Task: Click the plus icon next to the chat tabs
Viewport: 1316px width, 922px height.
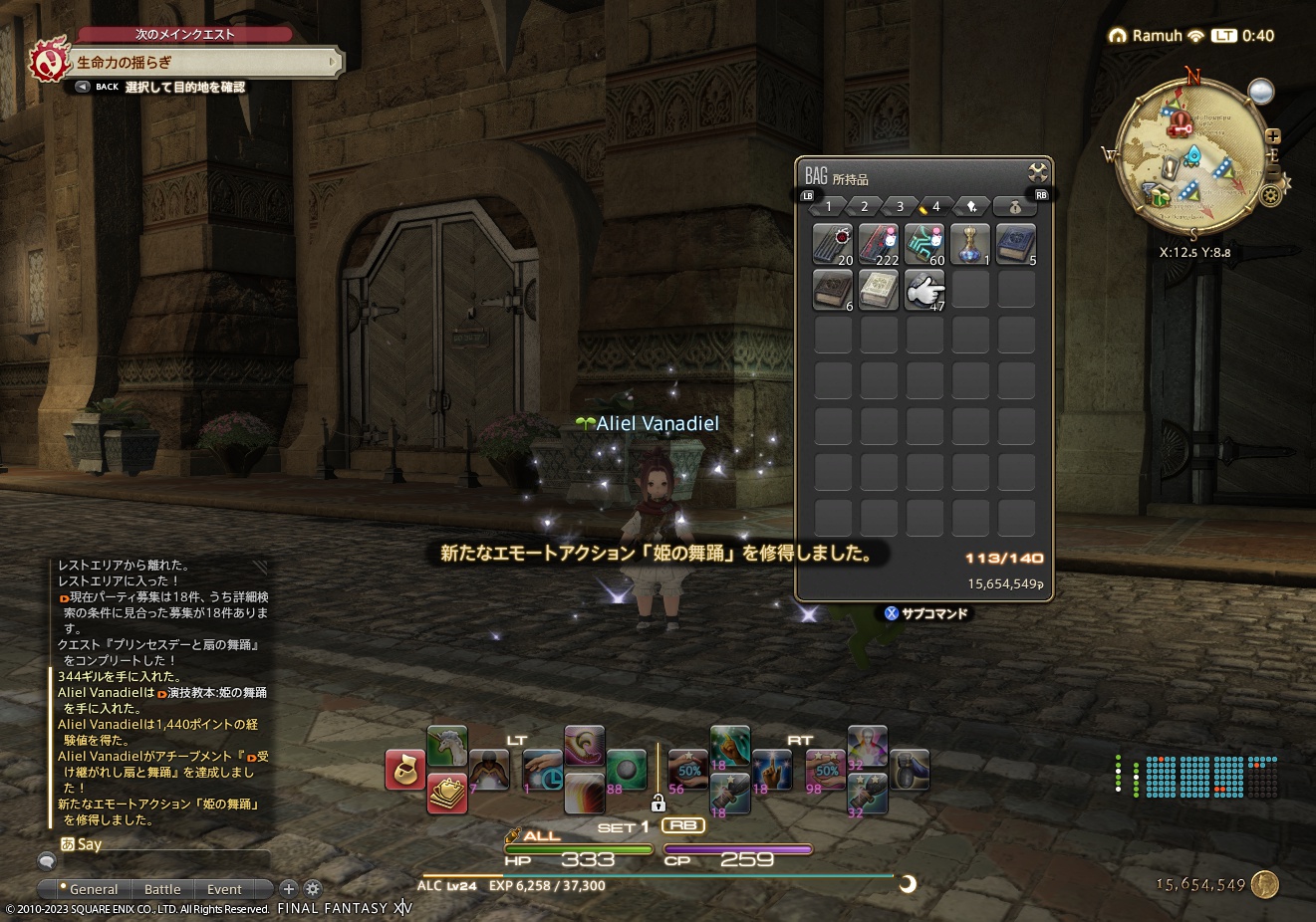Action: [x=289, y=888]
